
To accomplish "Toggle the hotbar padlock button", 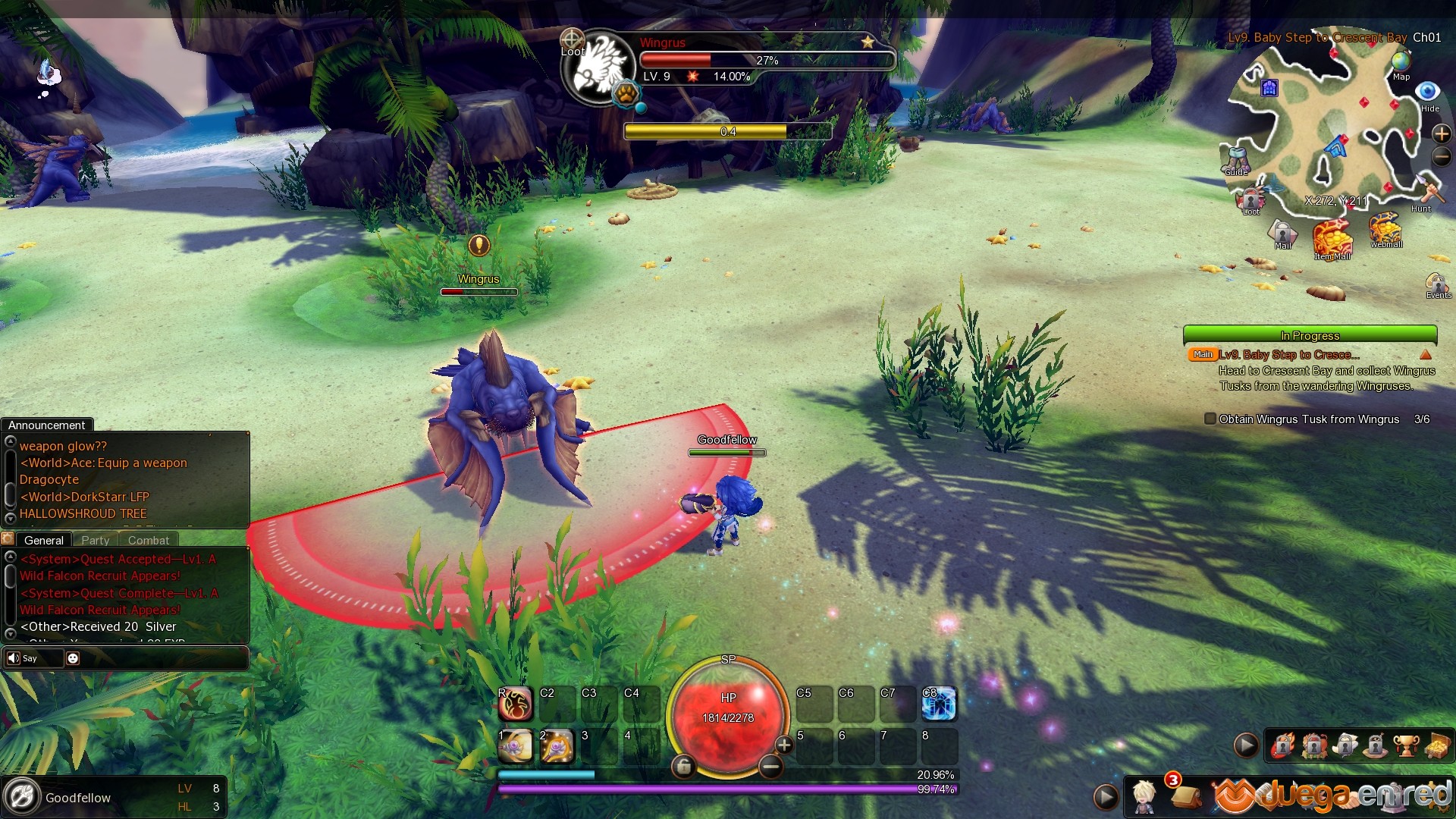I will [x=683, y=767].
